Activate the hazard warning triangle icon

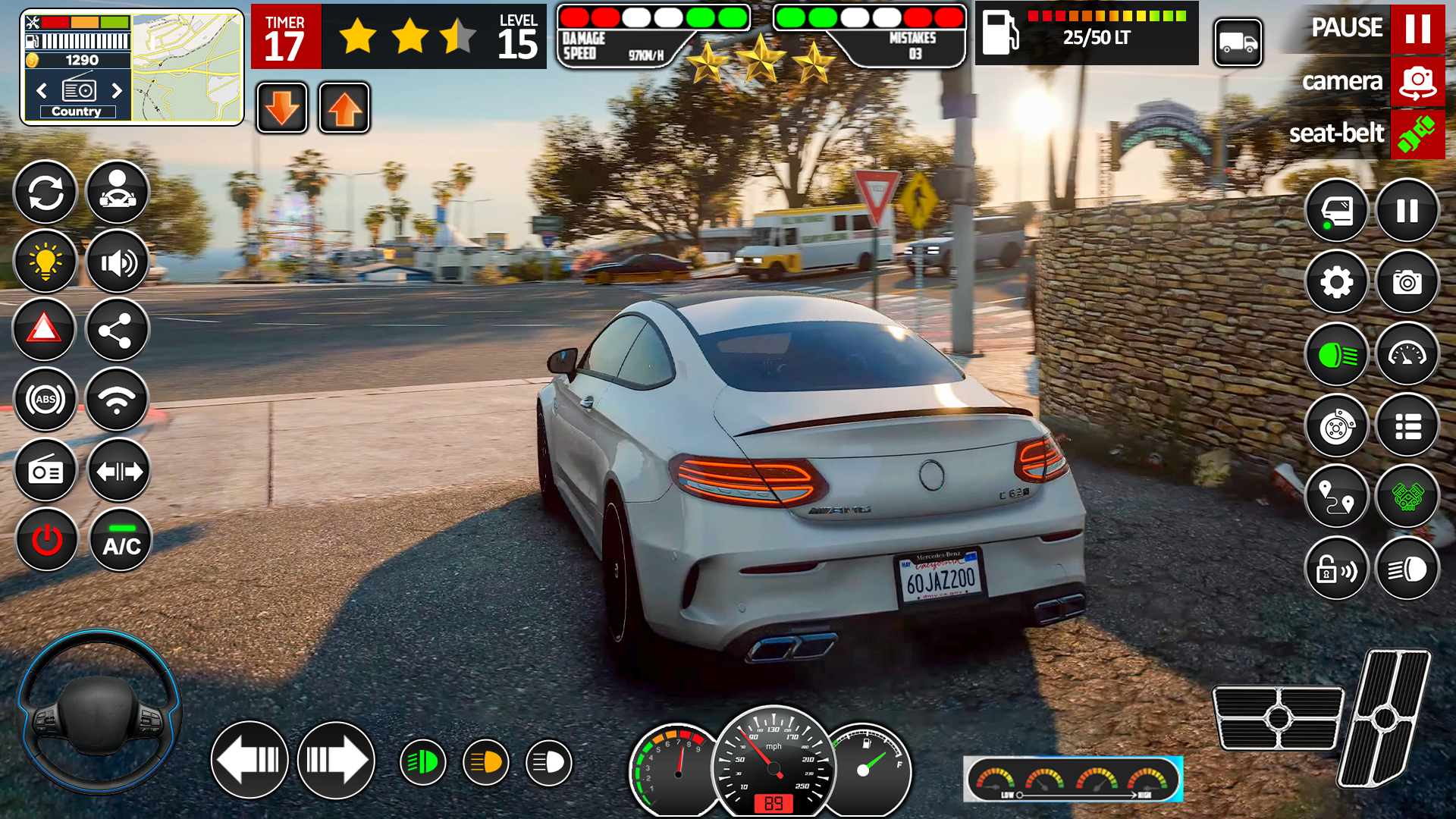point(44,330)
